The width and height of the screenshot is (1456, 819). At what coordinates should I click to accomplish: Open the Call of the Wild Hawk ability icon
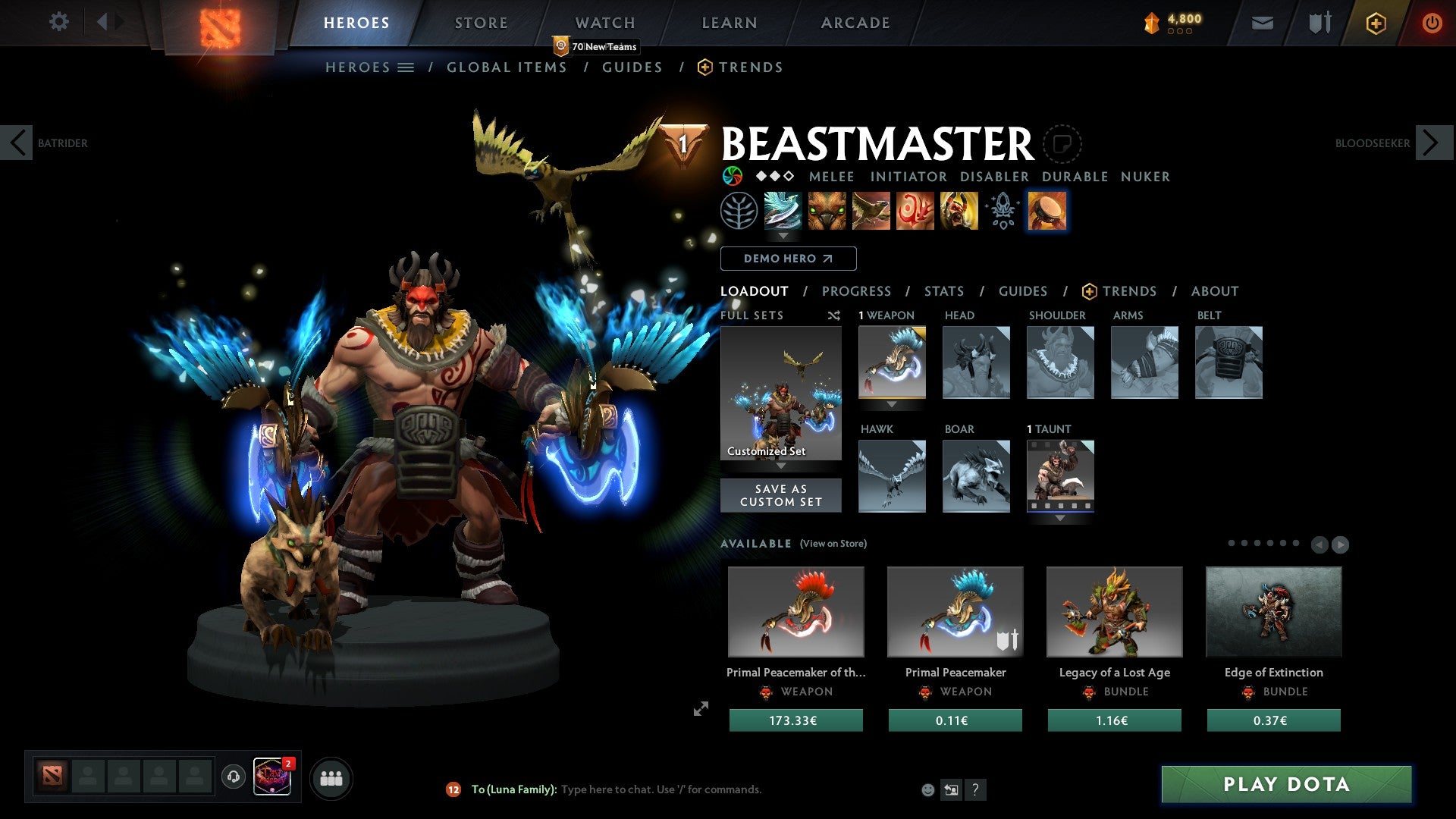(x=873, y=212)
